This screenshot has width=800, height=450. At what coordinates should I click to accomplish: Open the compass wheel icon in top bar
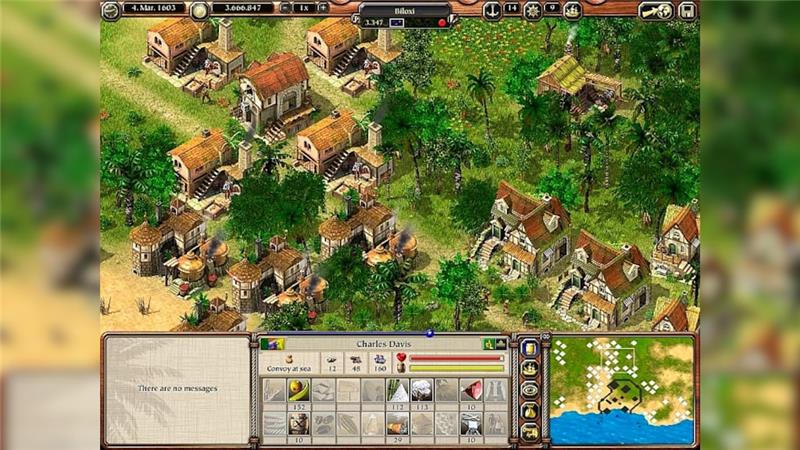point(532,10)
